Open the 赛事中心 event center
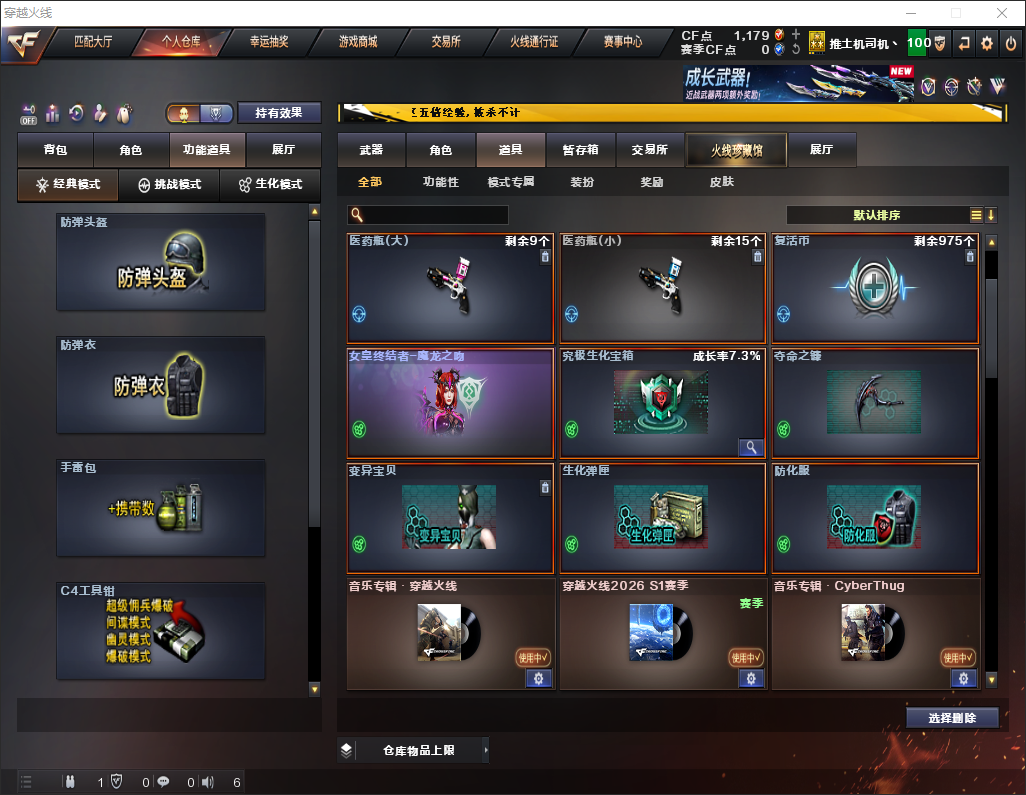This screenshot has width=1026, height=795. (622, 42)
